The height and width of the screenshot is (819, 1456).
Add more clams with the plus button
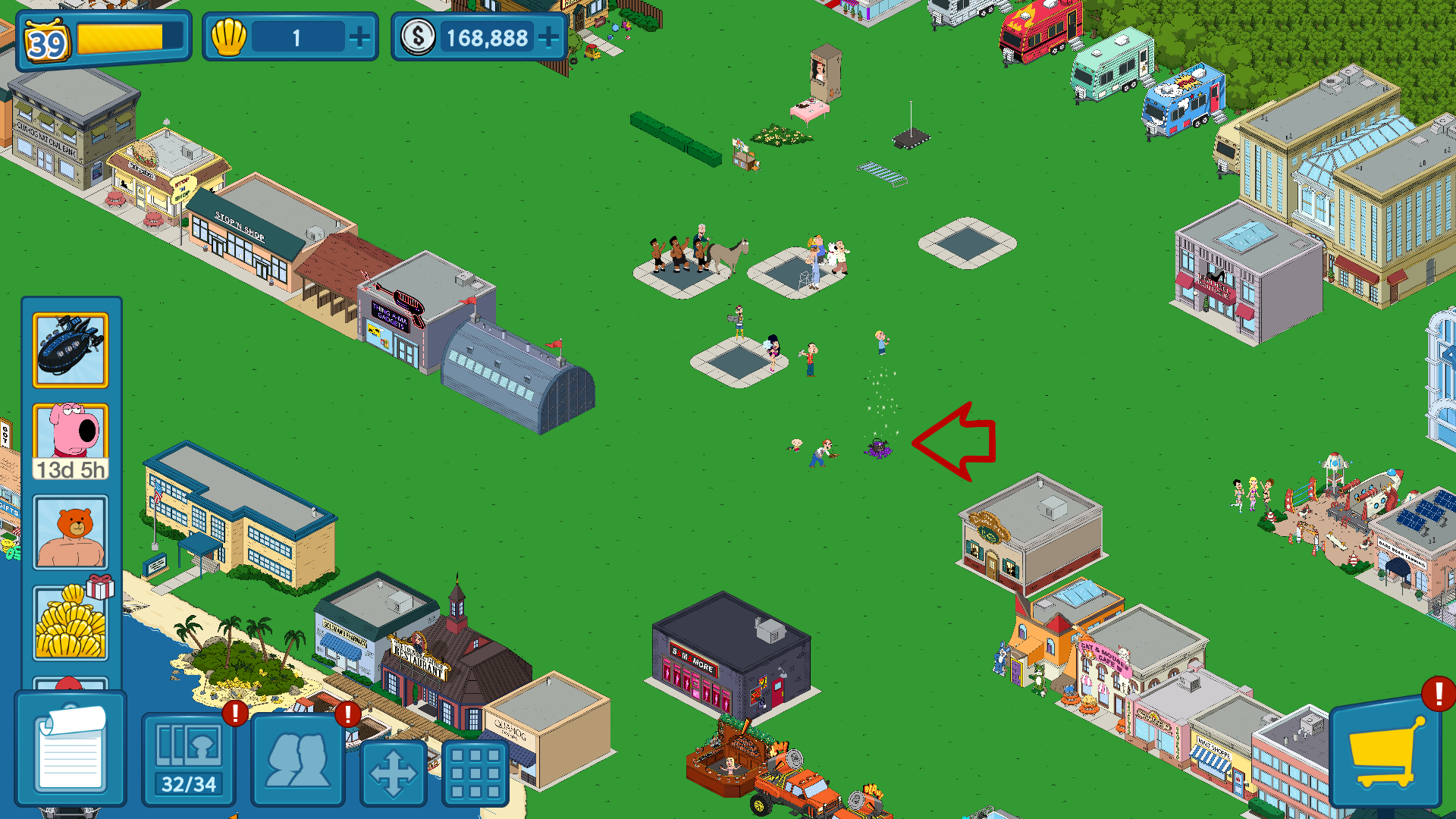pos(359,37)
